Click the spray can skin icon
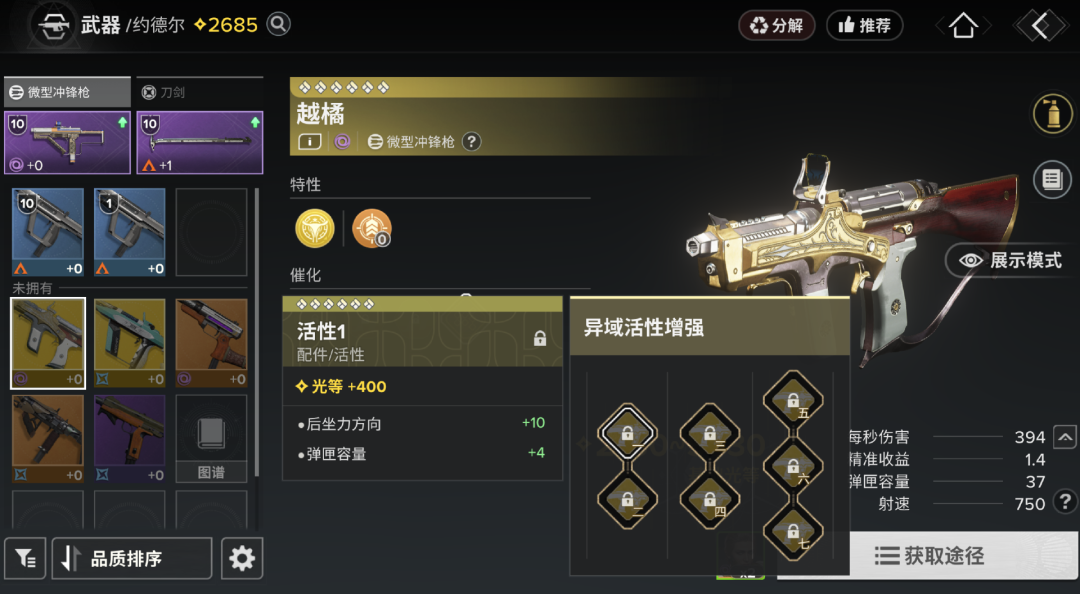The height and width of the screenshot is (594, 1080). (x=1052, y=114)
